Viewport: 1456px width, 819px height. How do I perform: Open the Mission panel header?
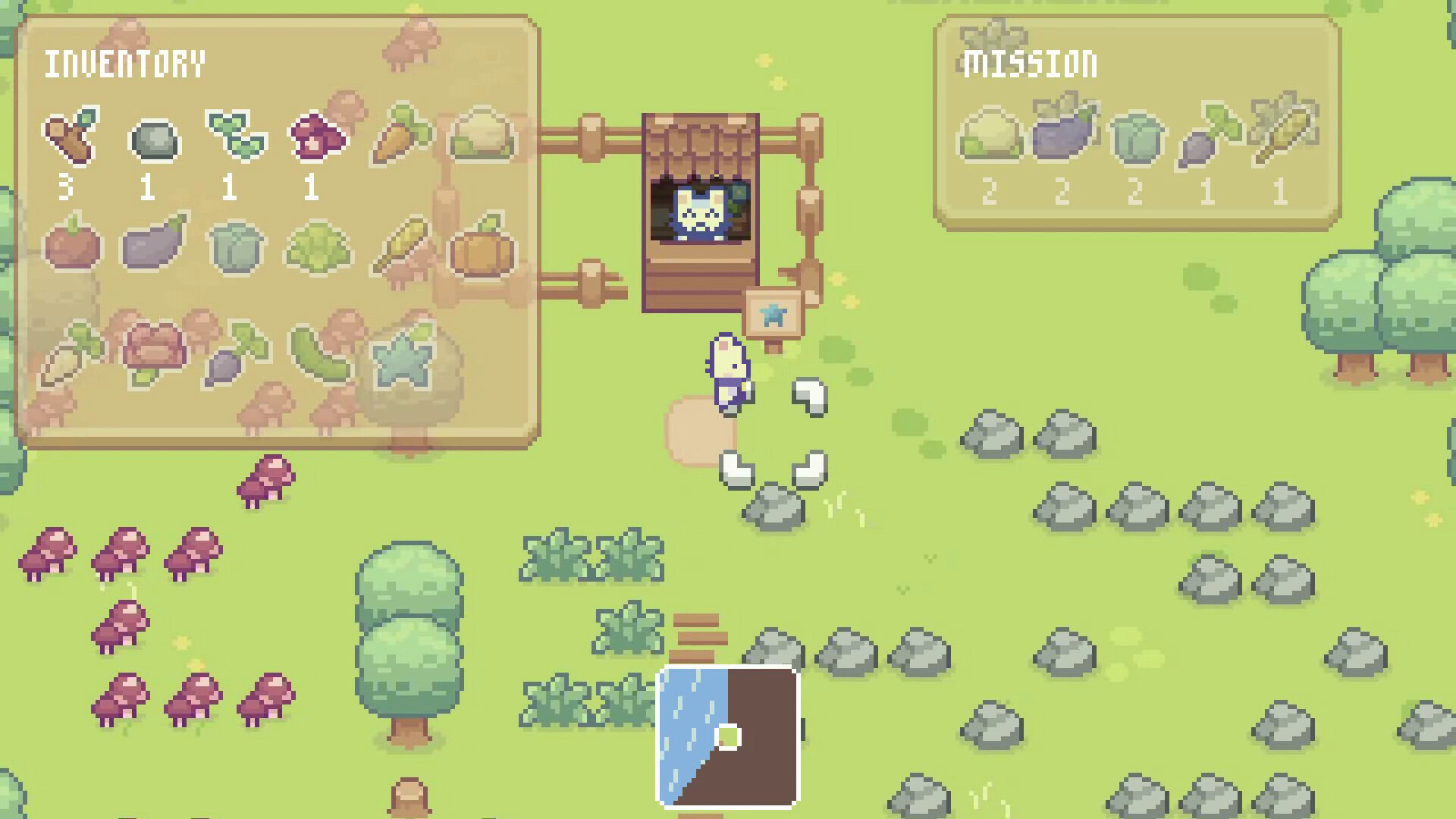1029,62
